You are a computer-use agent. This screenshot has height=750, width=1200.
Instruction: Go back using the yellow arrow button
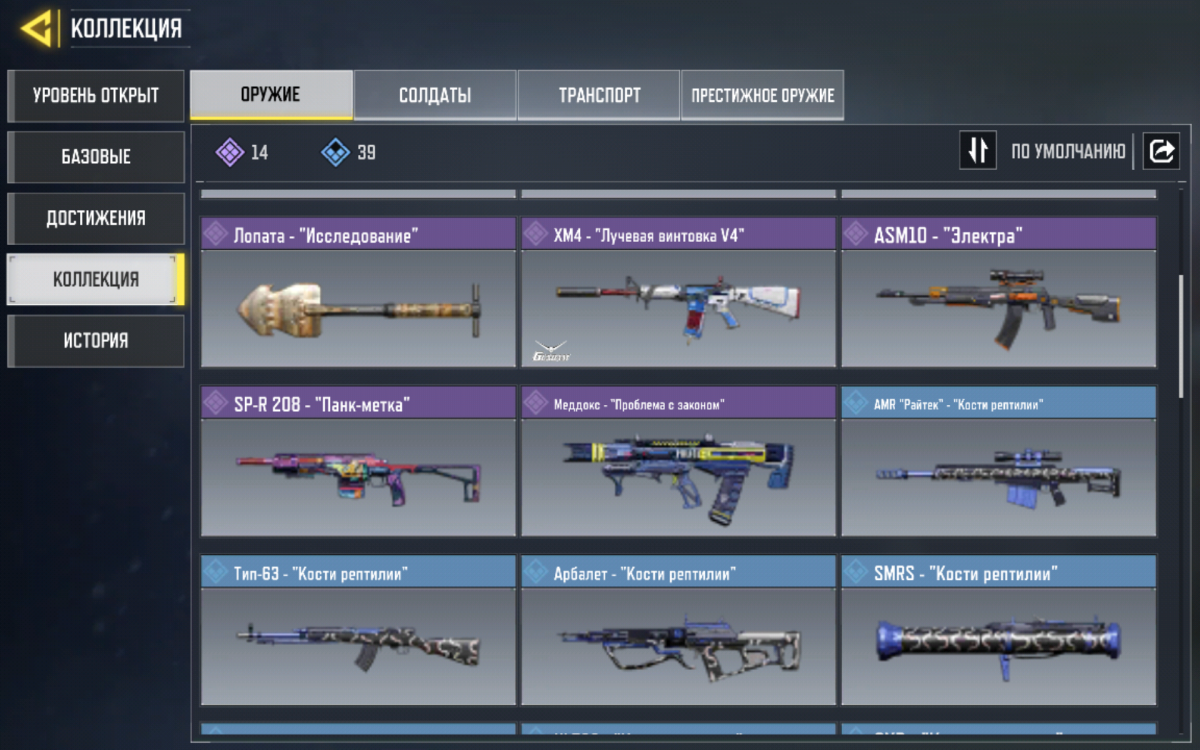pos(37,28)
